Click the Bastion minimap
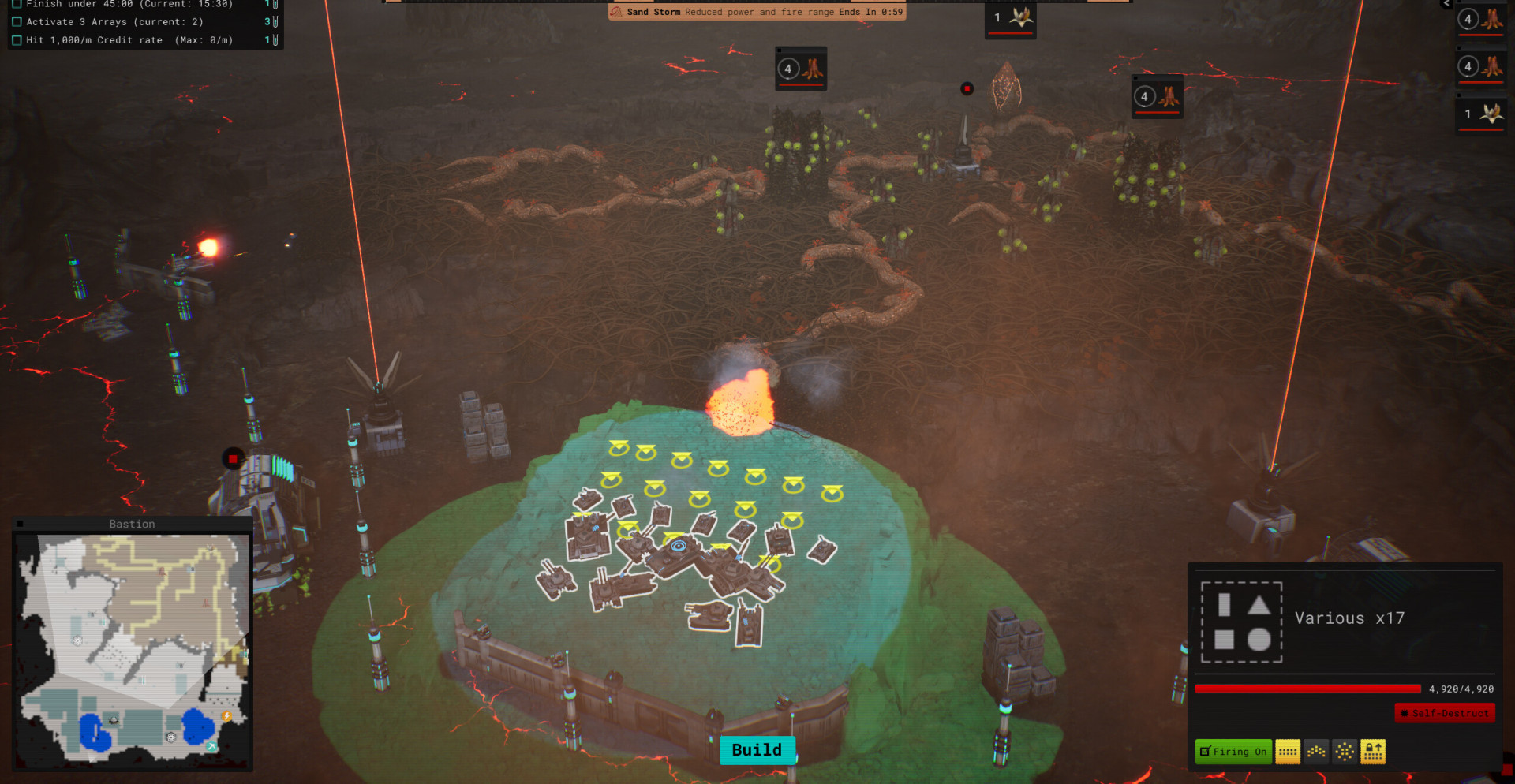The width and height of the screenshot is (1515, 784). click(133, 648)
